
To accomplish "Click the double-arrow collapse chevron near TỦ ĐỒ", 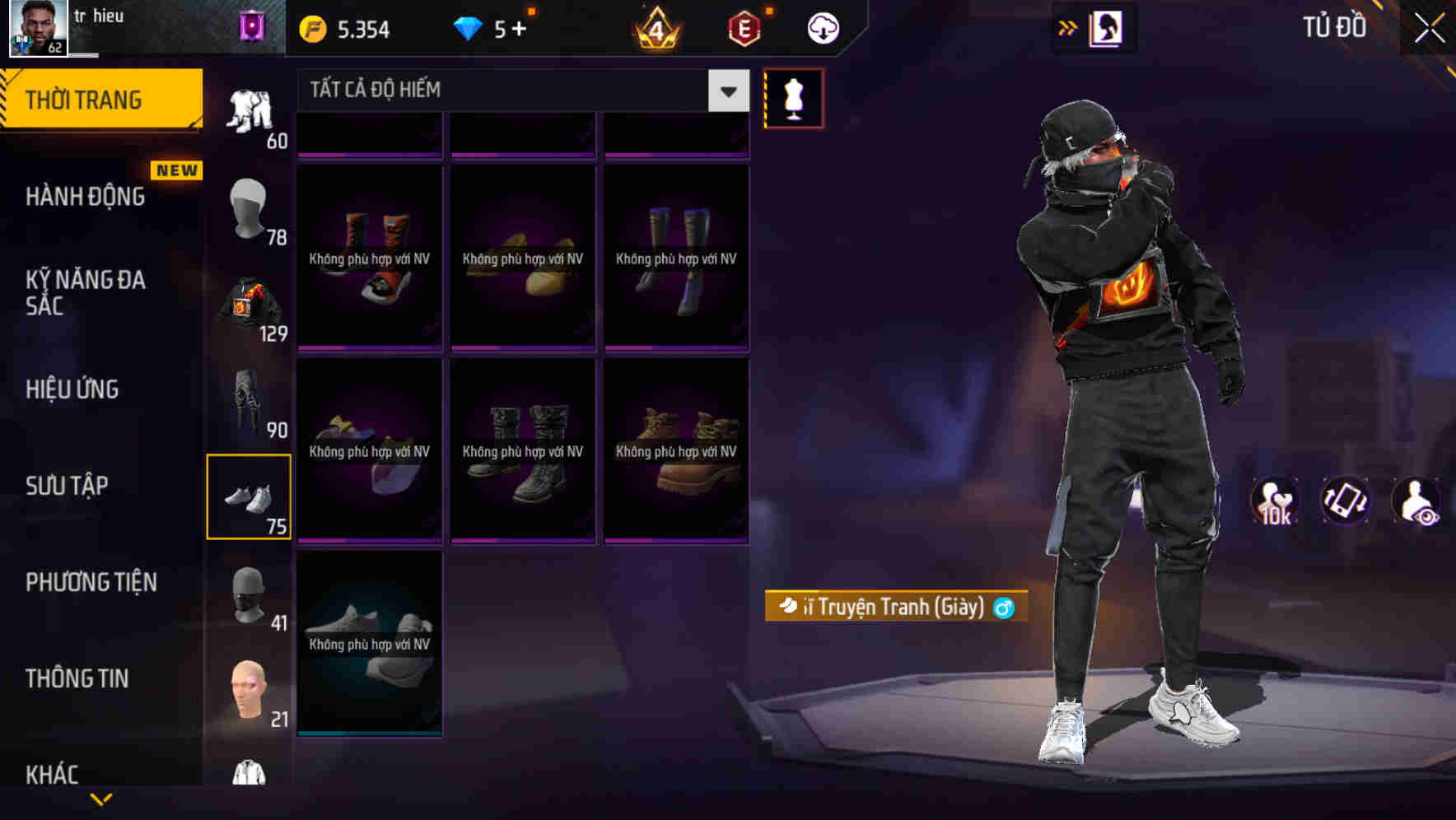I will [x=1067, y=26].
